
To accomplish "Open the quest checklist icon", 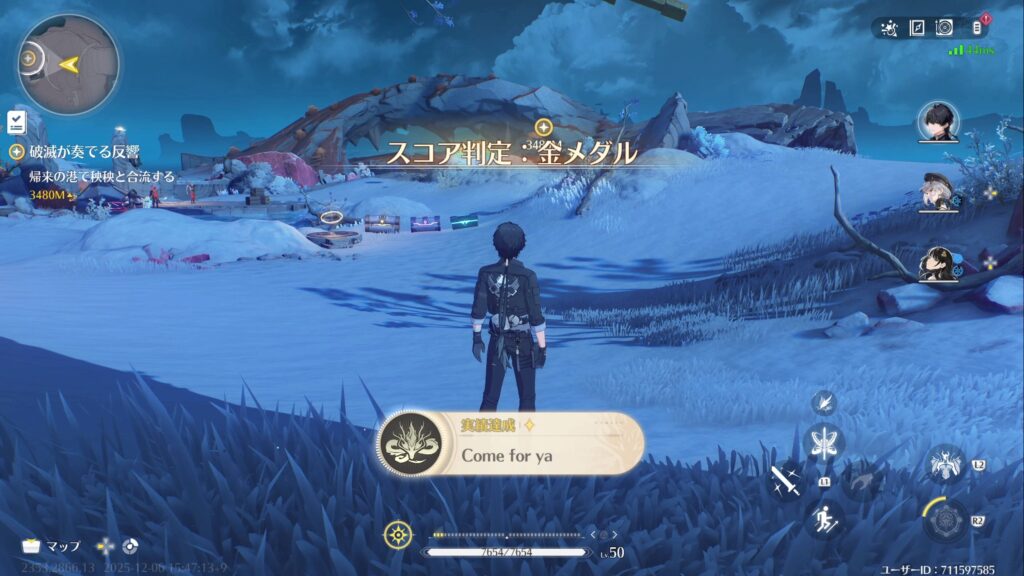I will click(16, 121).
